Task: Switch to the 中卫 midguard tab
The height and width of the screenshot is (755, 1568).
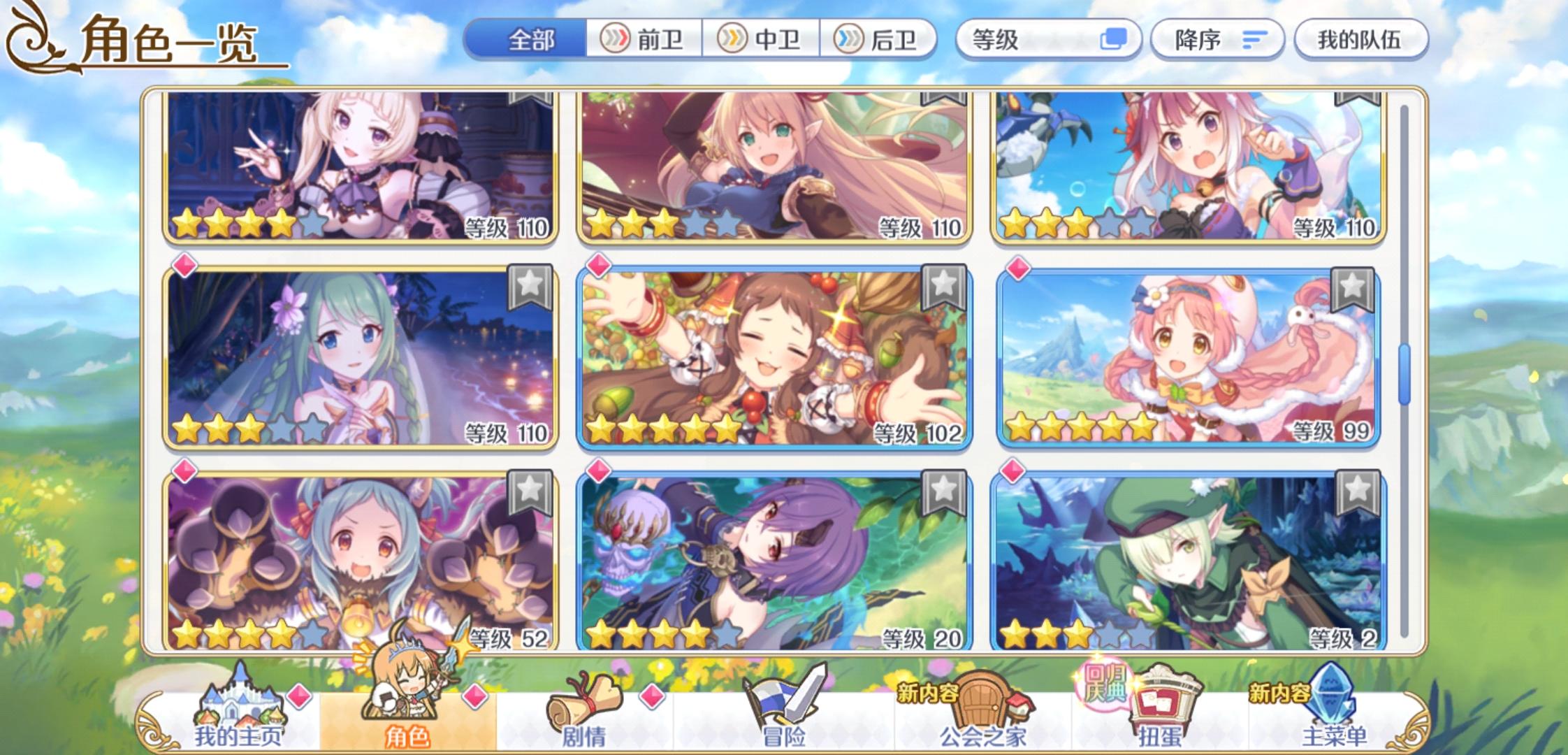Action: tap(762, 40)
